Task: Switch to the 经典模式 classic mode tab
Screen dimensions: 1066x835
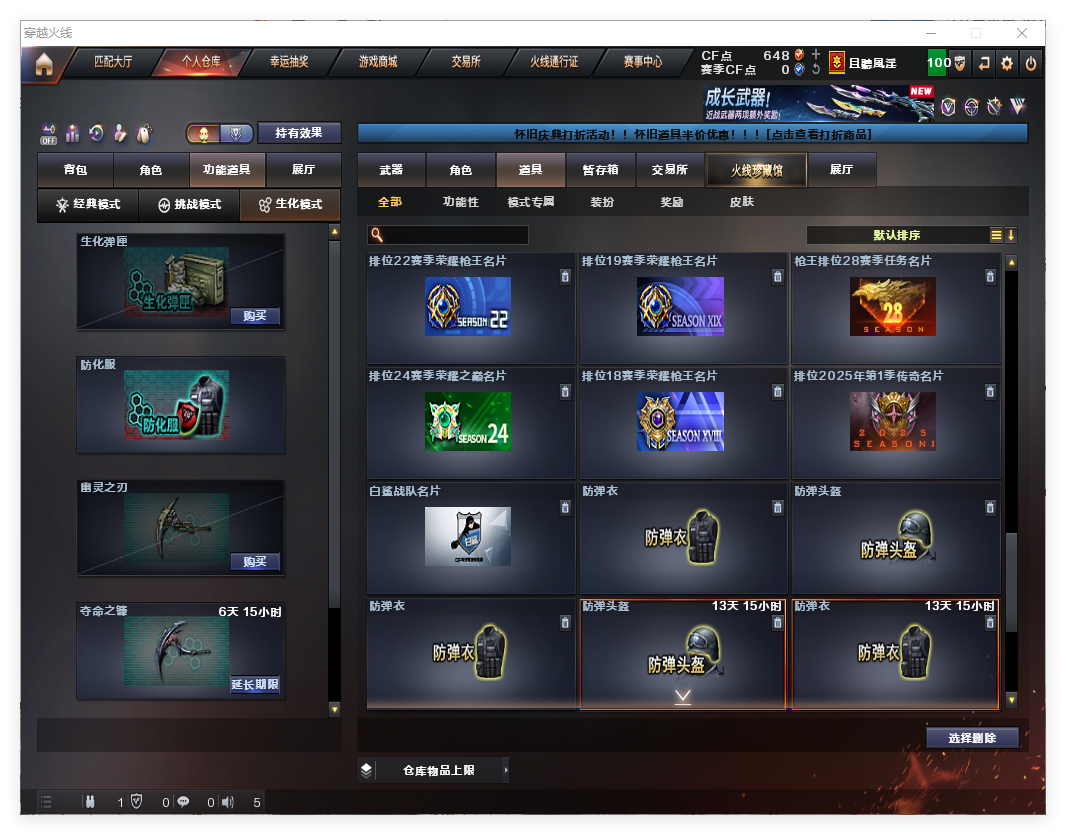Action: (x=88, y=204)
